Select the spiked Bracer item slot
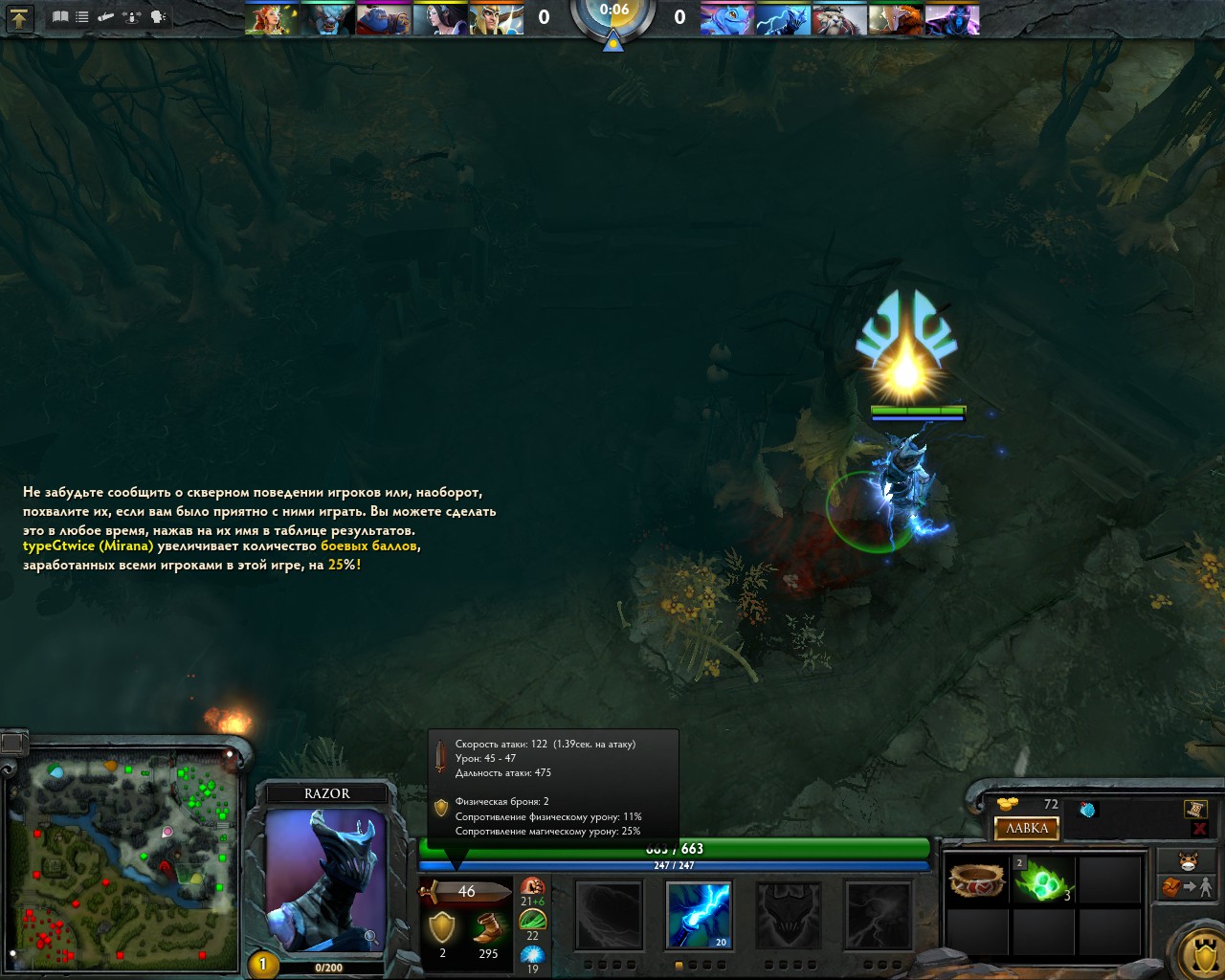 977,880
